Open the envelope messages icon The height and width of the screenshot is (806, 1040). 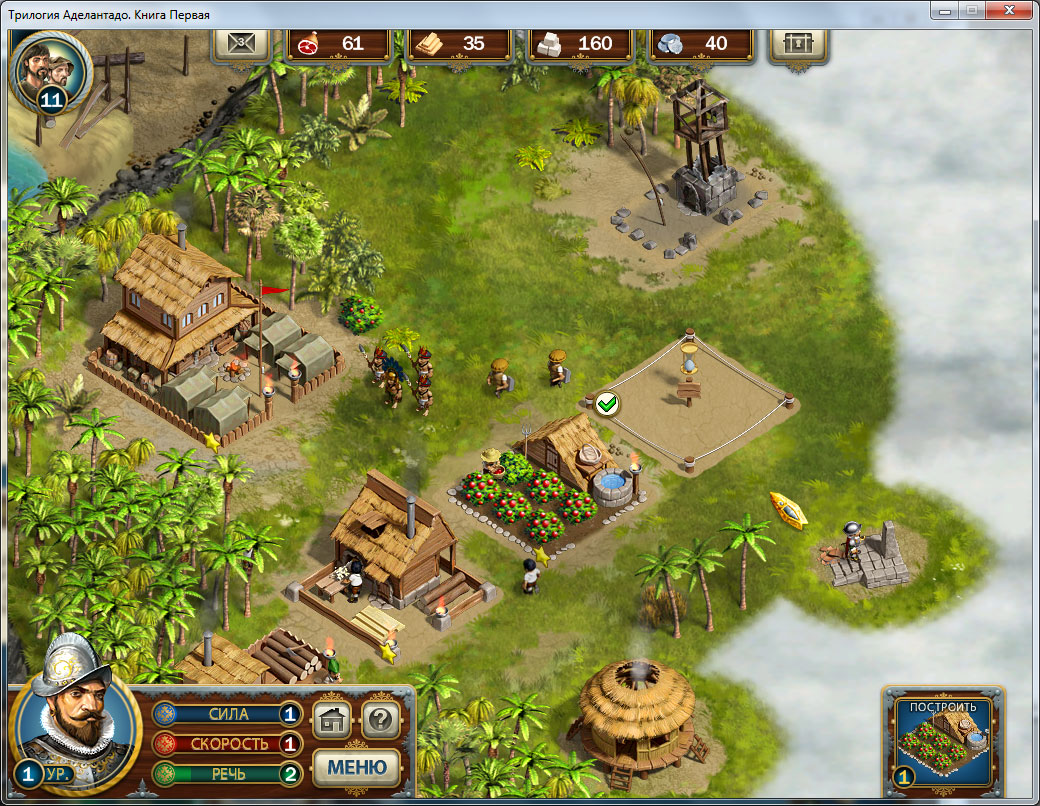241,43
